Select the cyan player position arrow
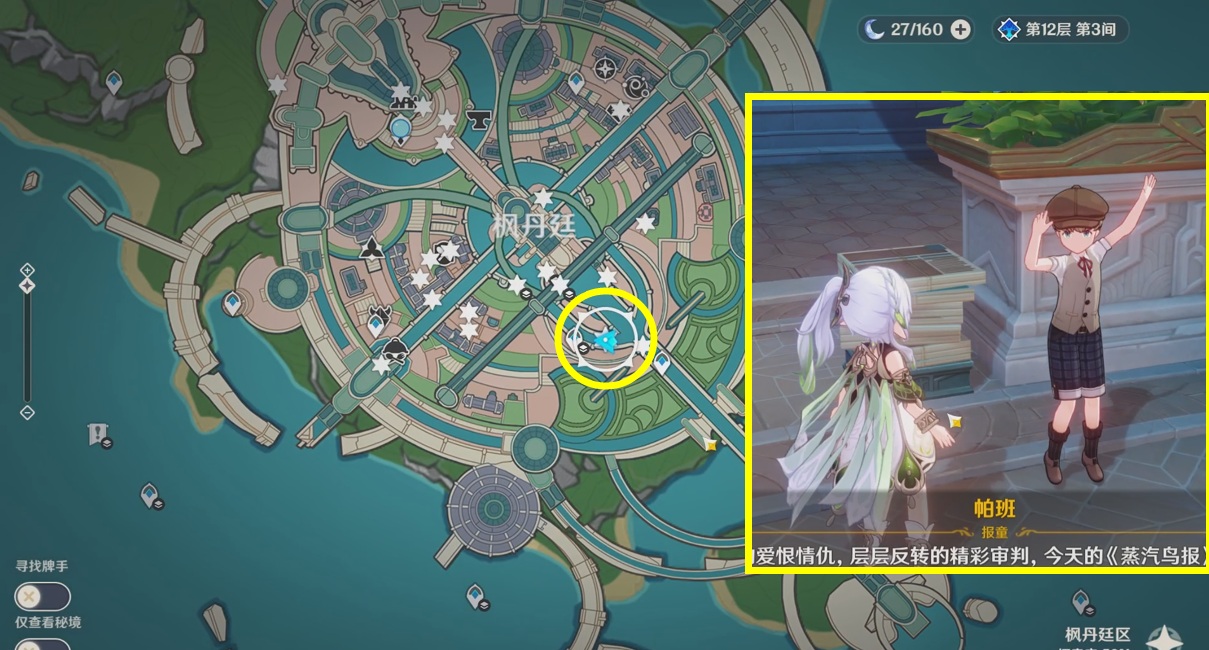Viewport: 1209px width, 650px height. pyautogui.click(x=605, y=343)
